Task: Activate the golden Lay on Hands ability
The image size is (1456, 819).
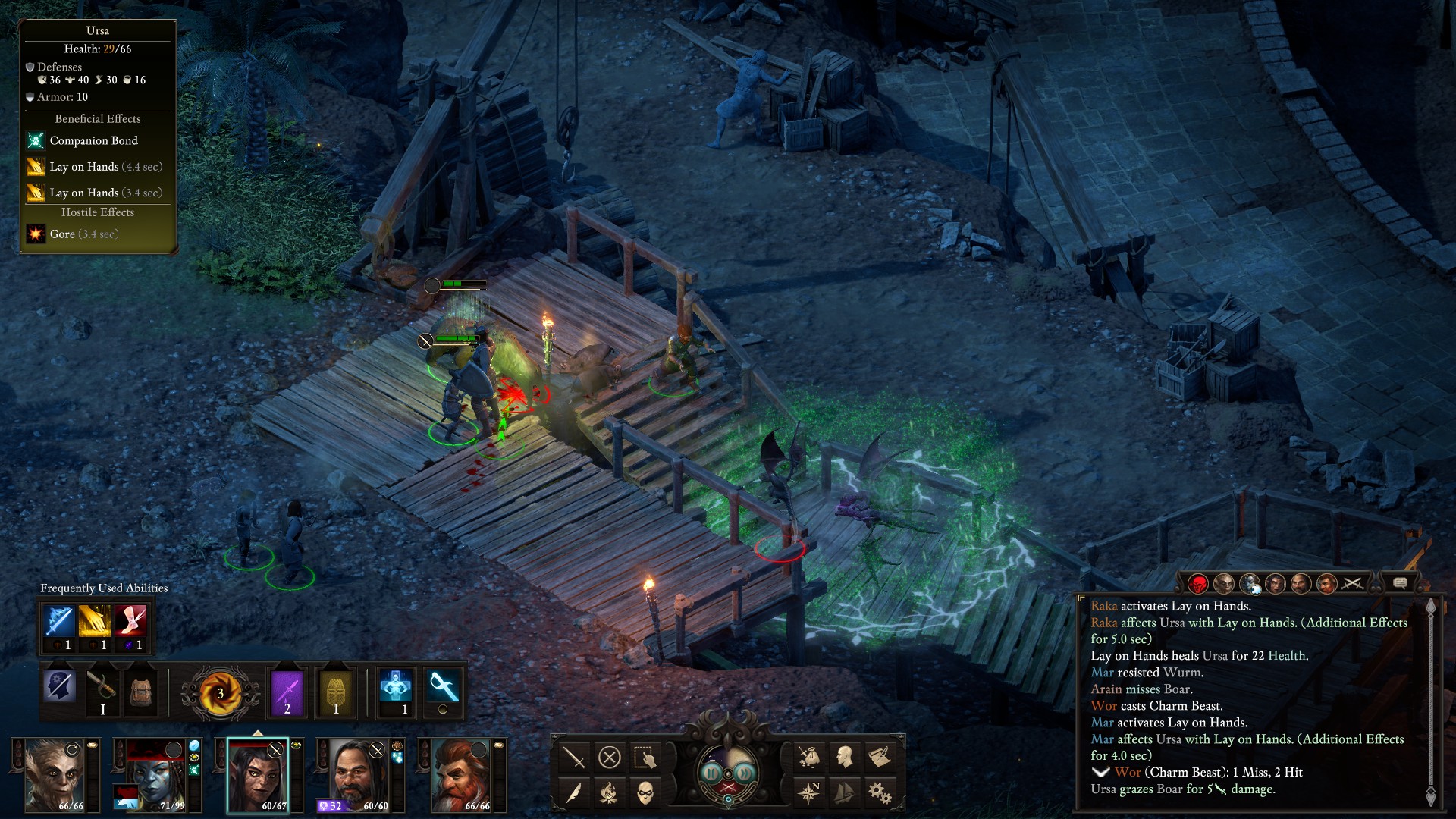Action: (95, 621)
